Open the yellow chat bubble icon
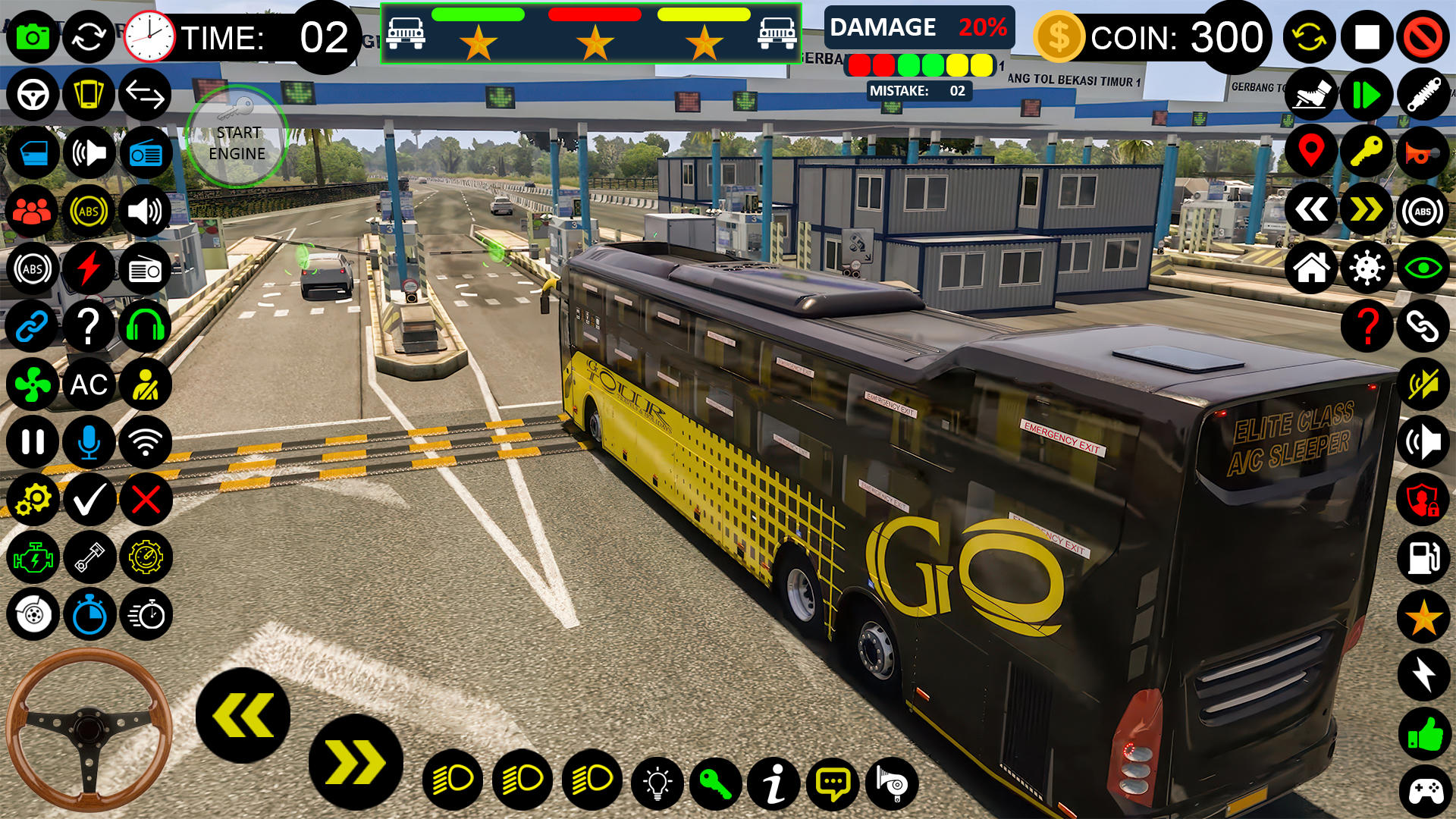The width and height of the screenshot is (1456, 819). (x=833, y=783)
